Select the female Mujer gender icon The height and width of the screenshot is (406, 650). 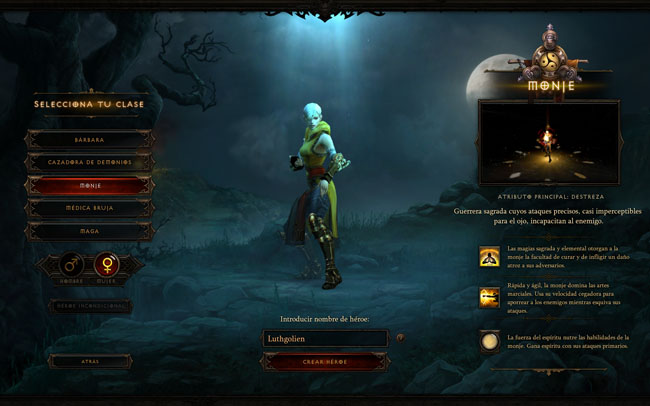(106, 266)
